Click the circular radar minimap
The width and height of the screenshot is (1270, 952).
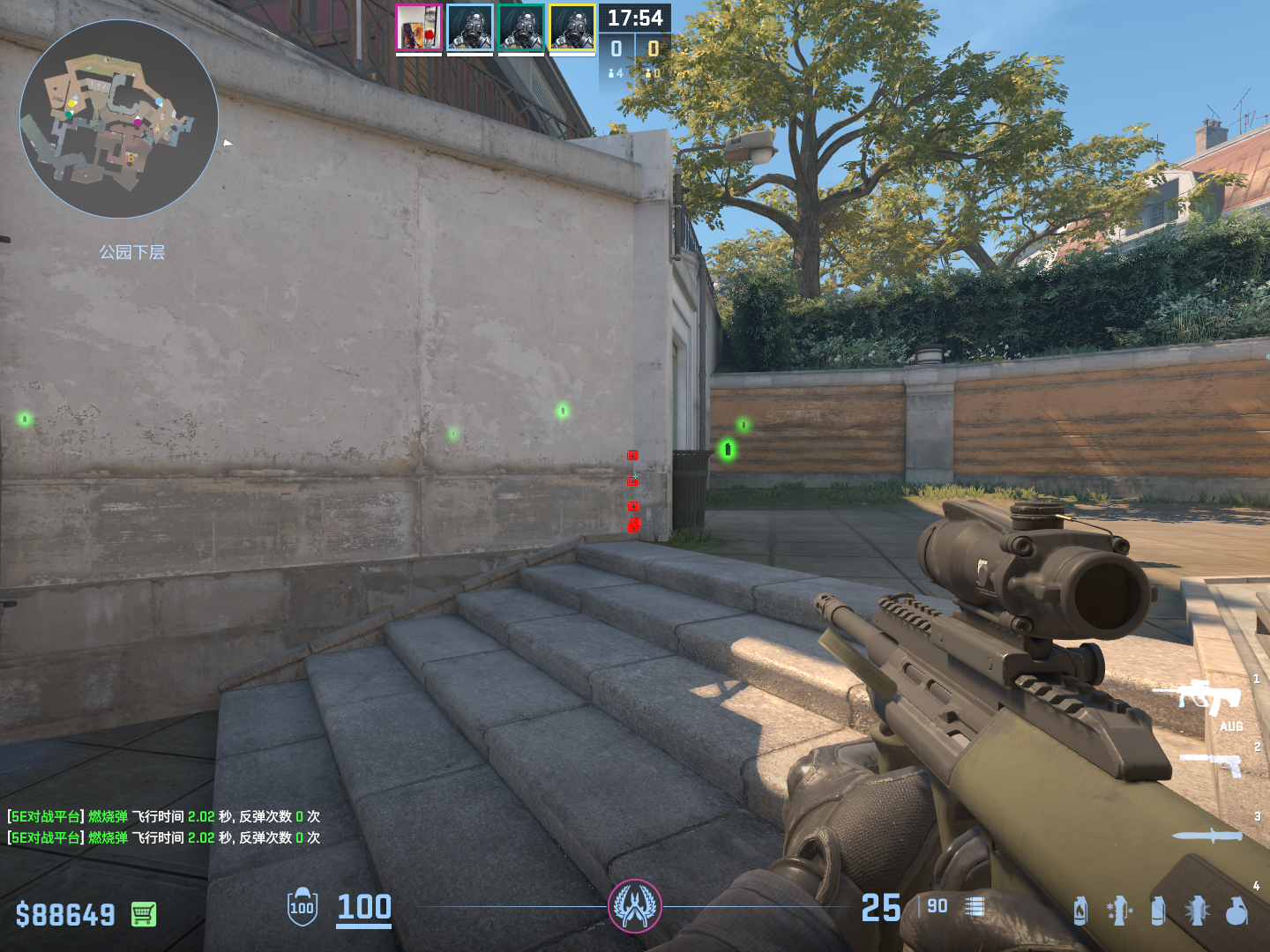pyautogui.click(x=119, y=119)
